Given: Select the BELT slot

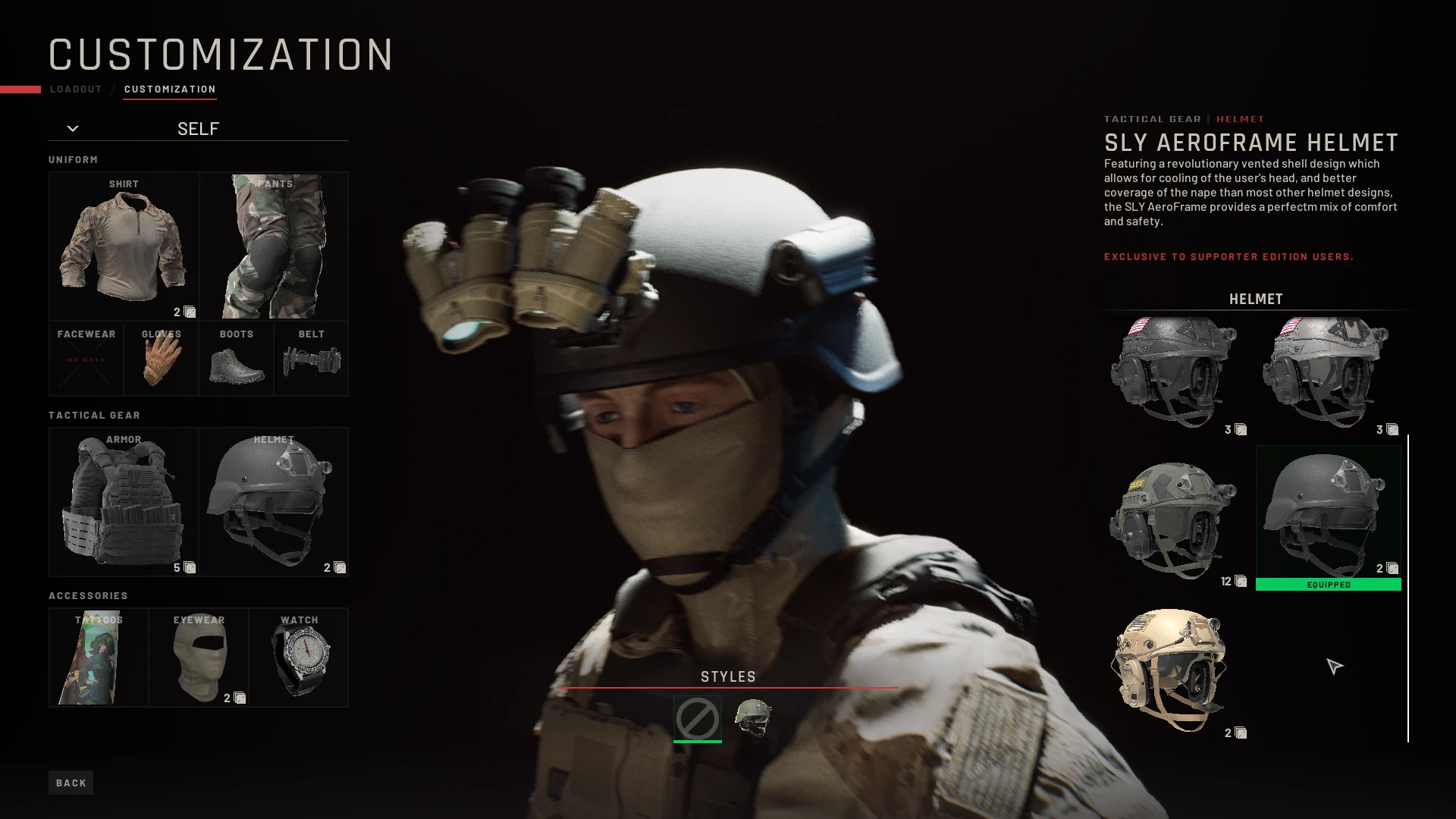Looking at the screenshot, I should click(x=311, y=359).
